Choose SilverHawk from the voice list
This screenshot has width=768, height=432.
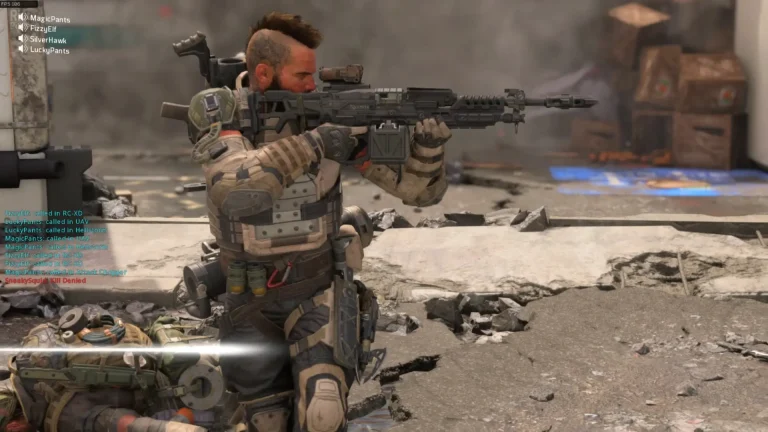(x=49, y=39)
